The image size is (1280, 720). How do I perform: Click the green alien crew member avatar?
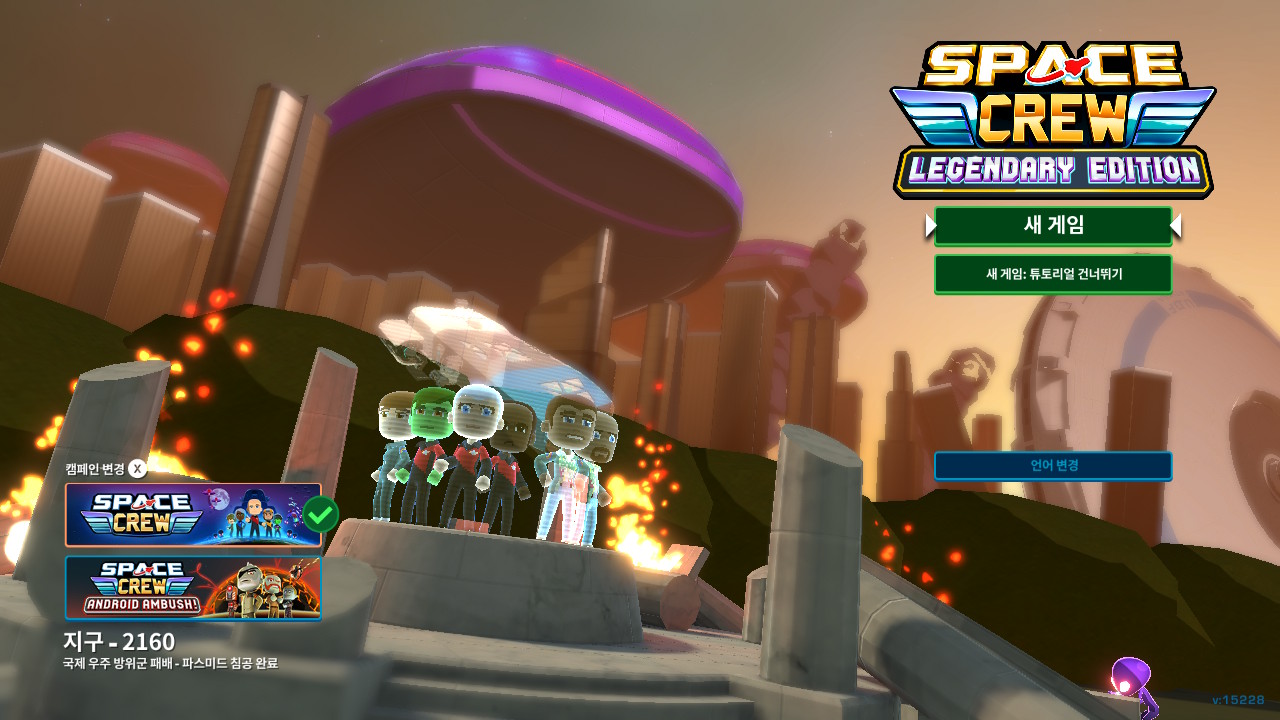(x=430, y=420)
